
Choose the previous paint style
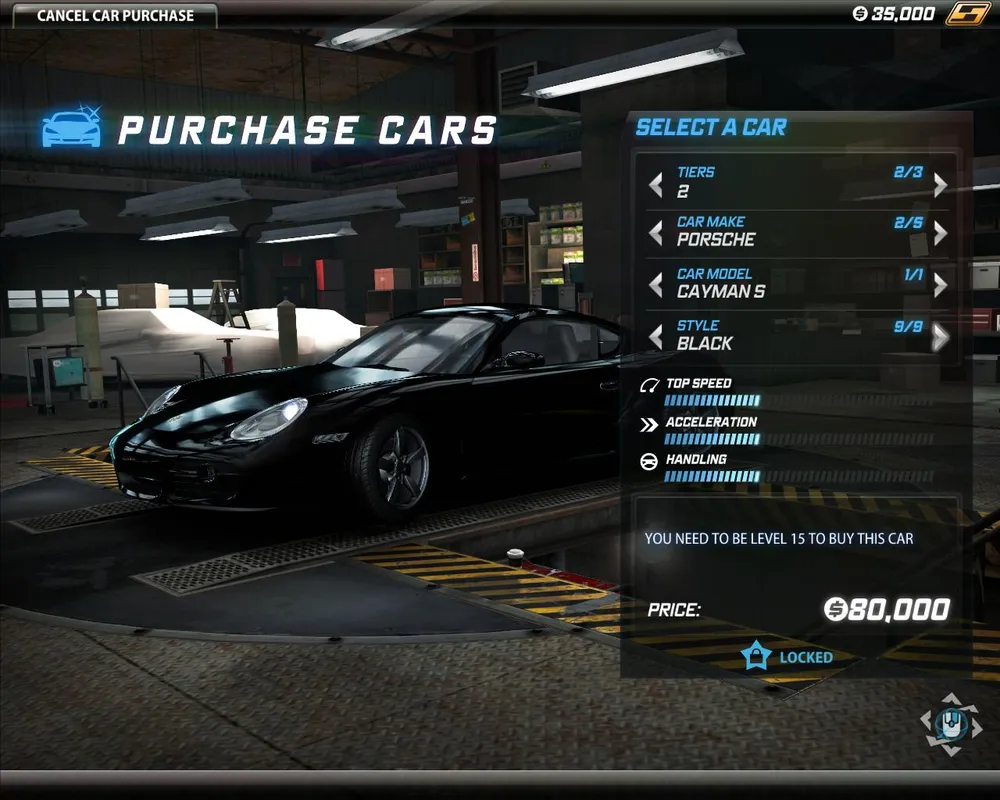click(656, 337)
